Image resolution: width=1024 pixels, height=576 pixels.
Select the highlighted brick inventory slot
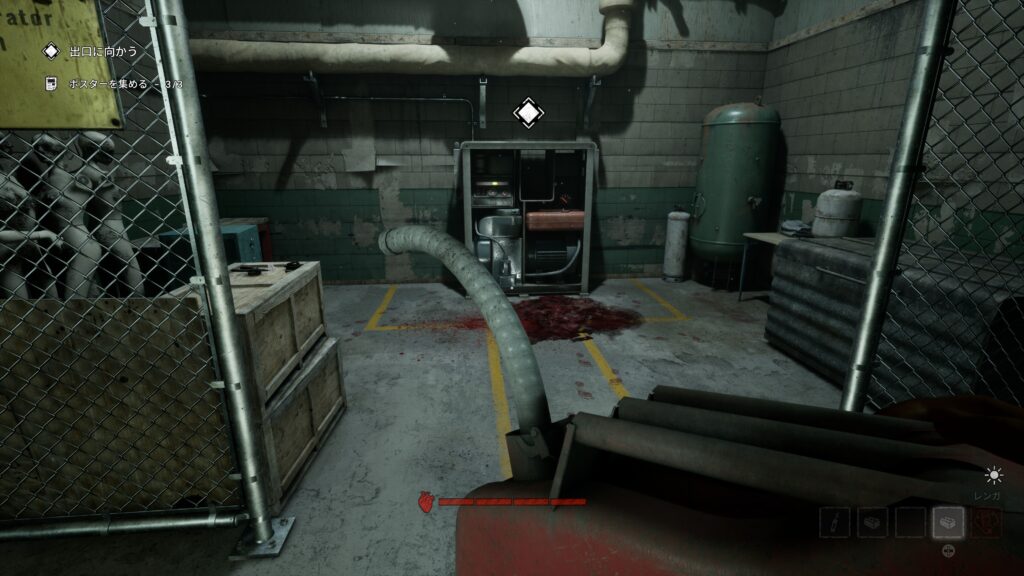click(x=948, y=522)
